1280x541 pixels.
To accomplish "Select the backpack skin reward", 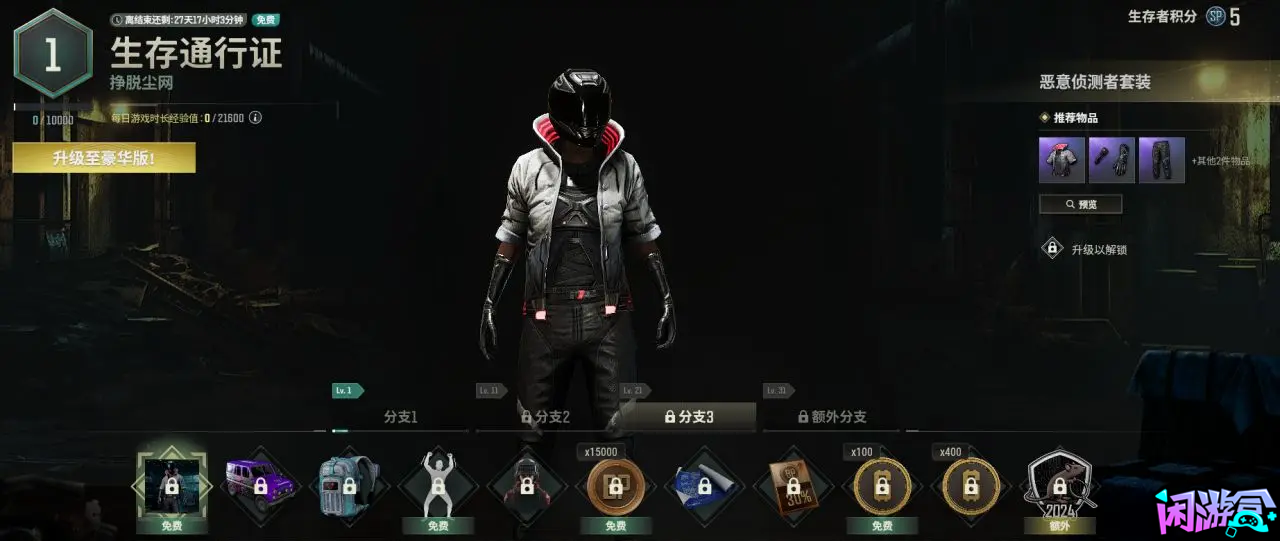I will [x=349, y=486].
